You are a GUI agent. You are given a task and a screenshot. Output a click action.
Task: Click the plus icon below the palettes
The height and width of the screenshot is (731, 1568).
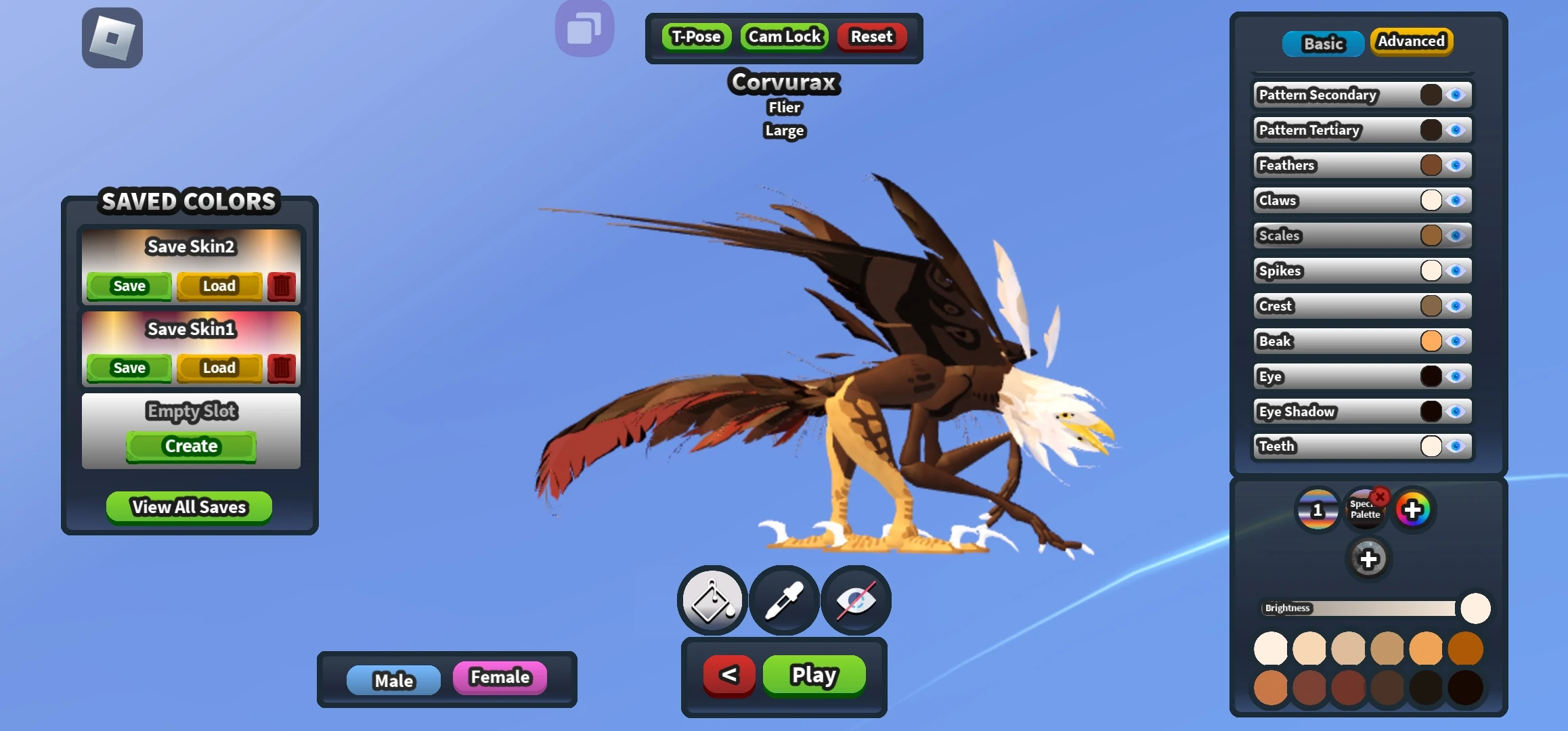point(1370,559)
